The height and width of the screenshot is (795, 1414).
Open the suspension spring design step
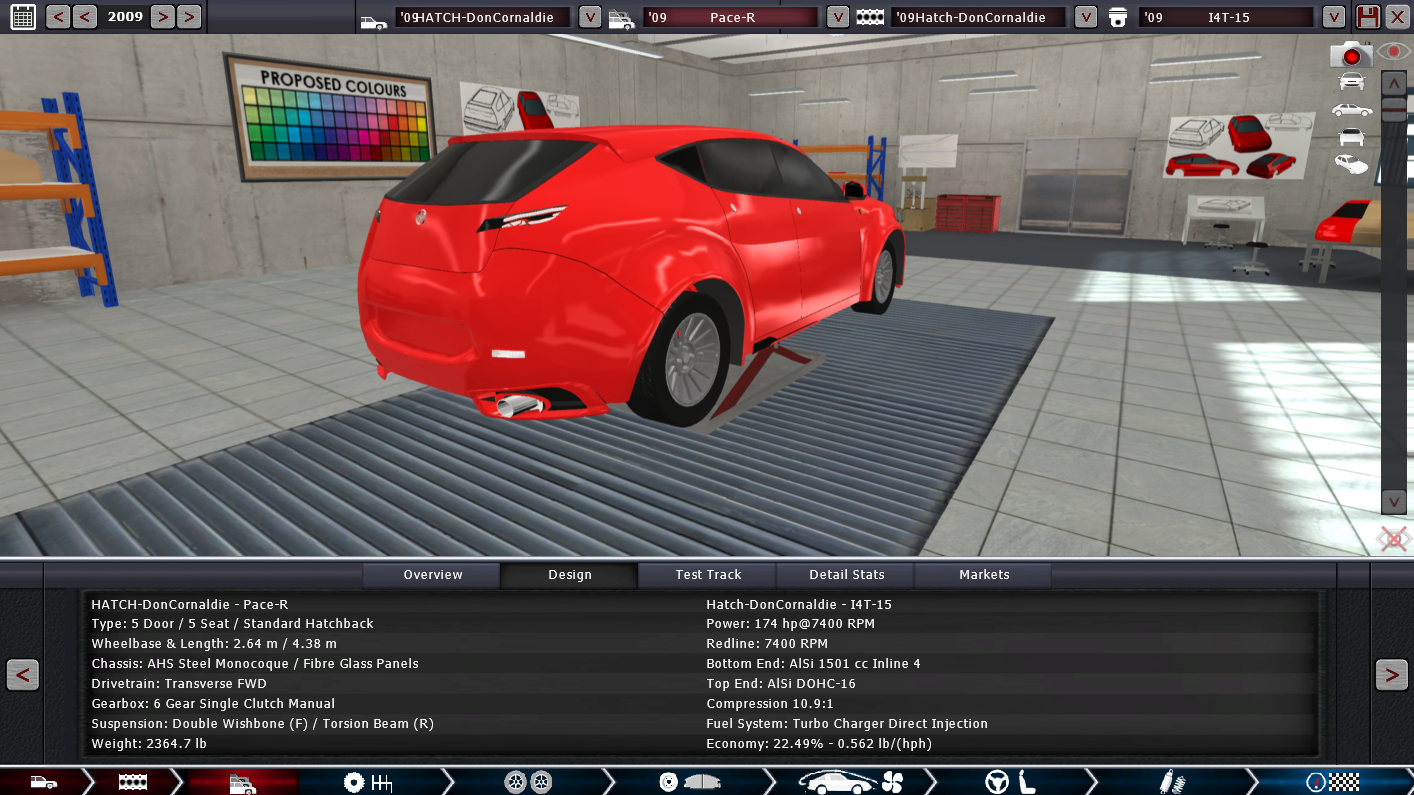[x=1166, y=782]
